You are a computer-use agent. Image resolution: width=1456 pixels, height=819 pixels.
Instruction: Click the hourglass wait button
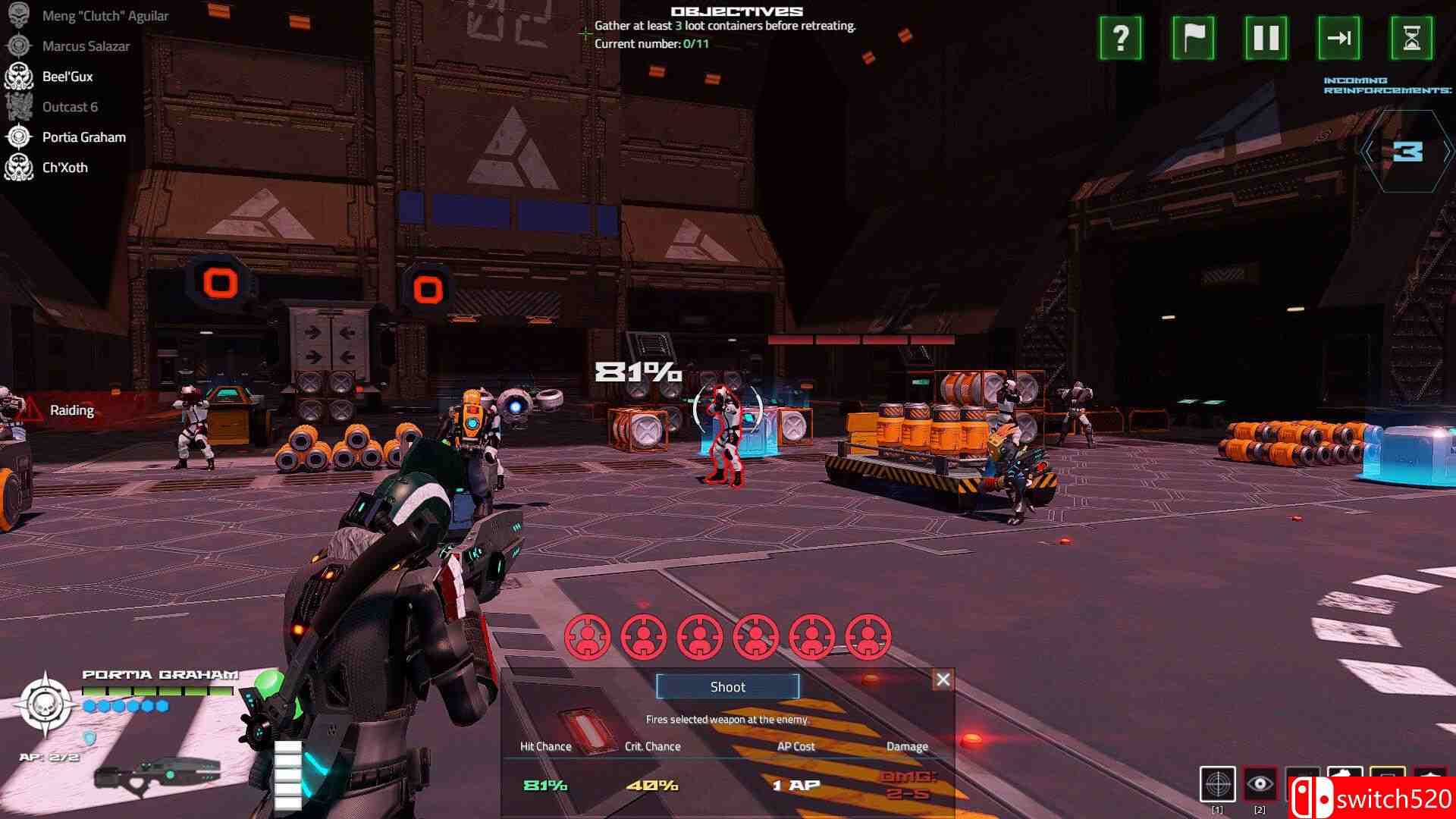[x=1411, y=38]
